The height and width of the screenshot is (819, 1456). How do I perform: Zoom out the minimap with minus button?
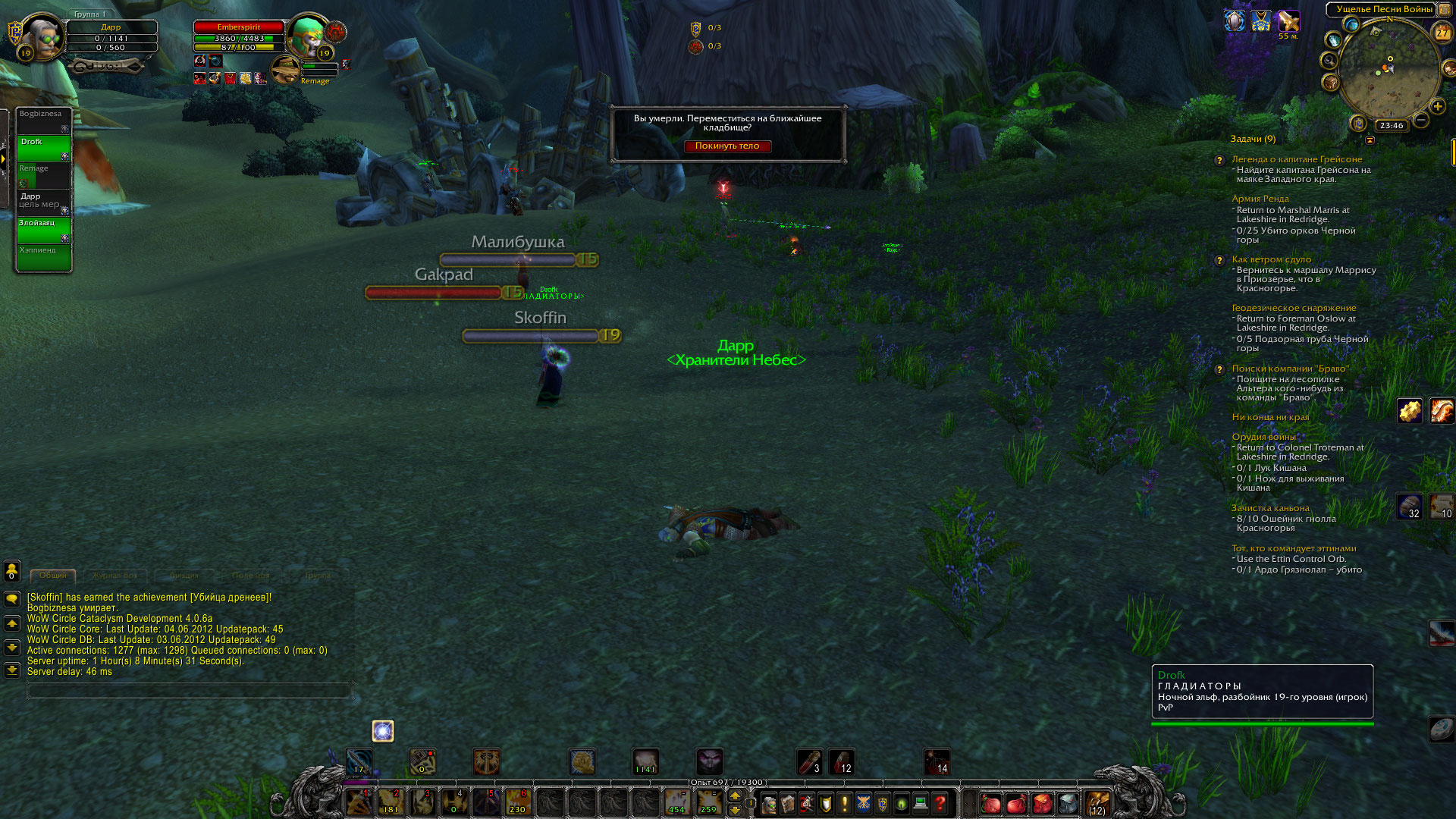(1421, 120)
